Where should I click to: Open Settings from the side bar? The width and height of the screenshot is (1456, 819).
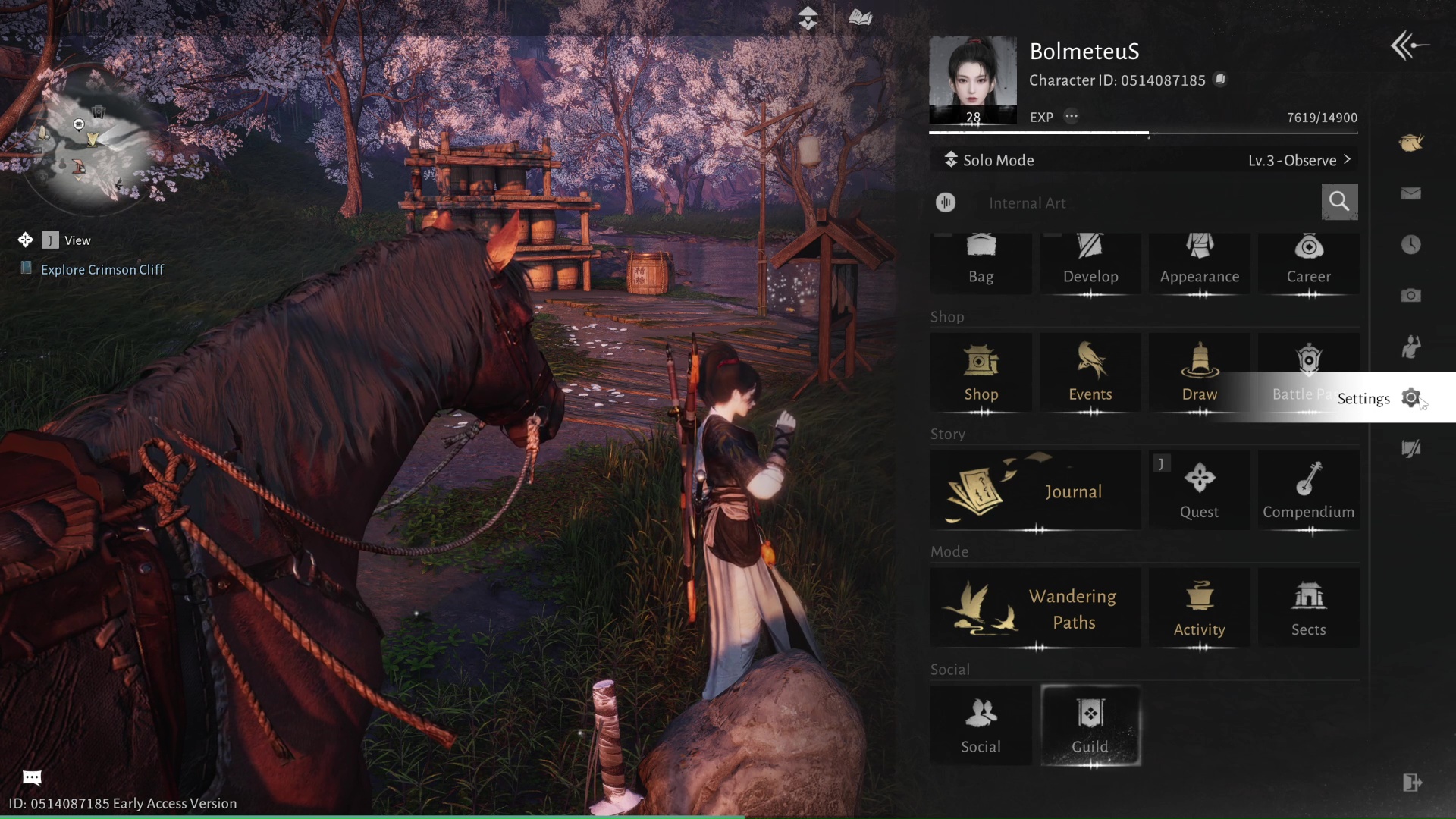click(1410, 398)
